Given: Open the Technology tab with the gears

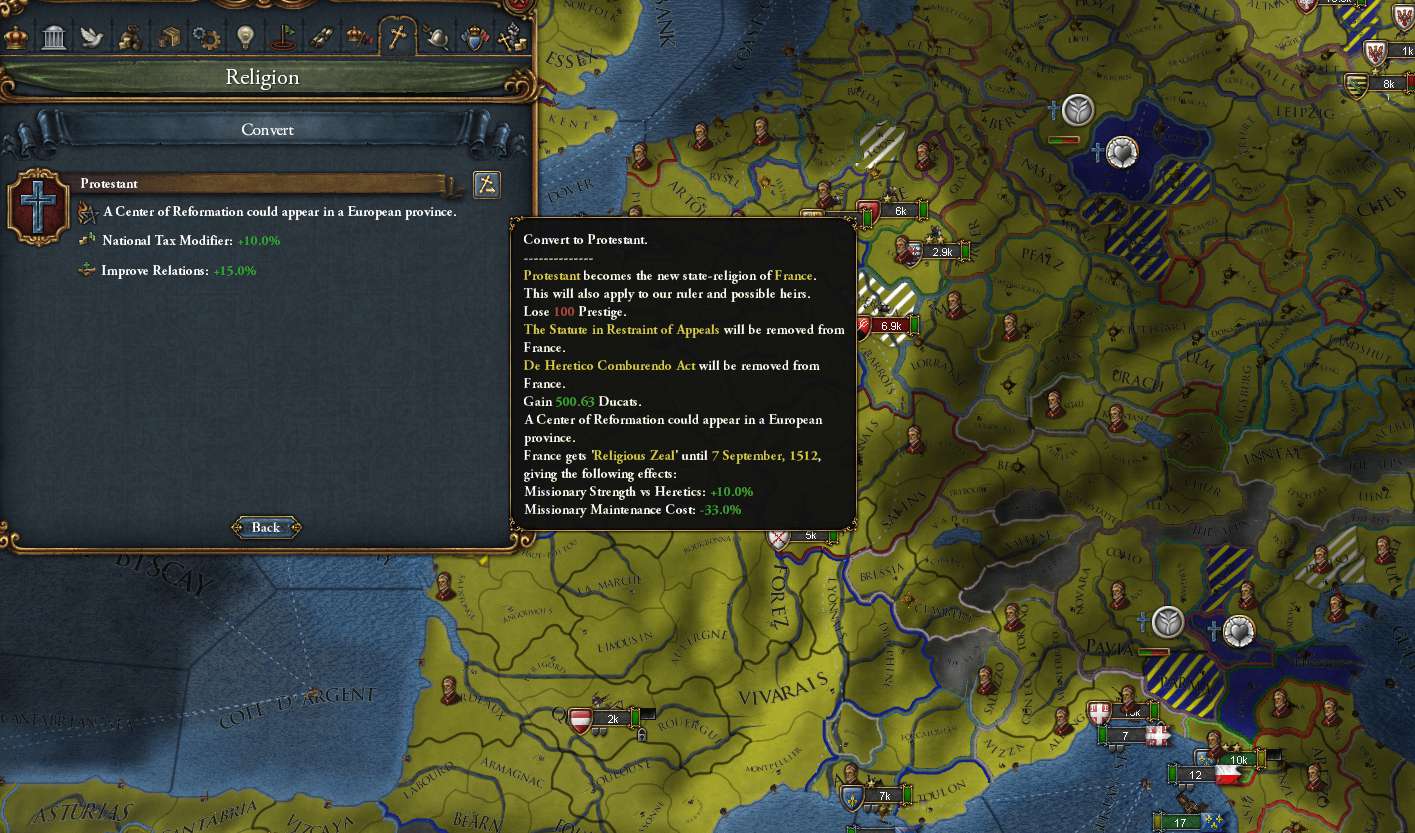Looking at the screenshot, I should click(x=207, y=38).
